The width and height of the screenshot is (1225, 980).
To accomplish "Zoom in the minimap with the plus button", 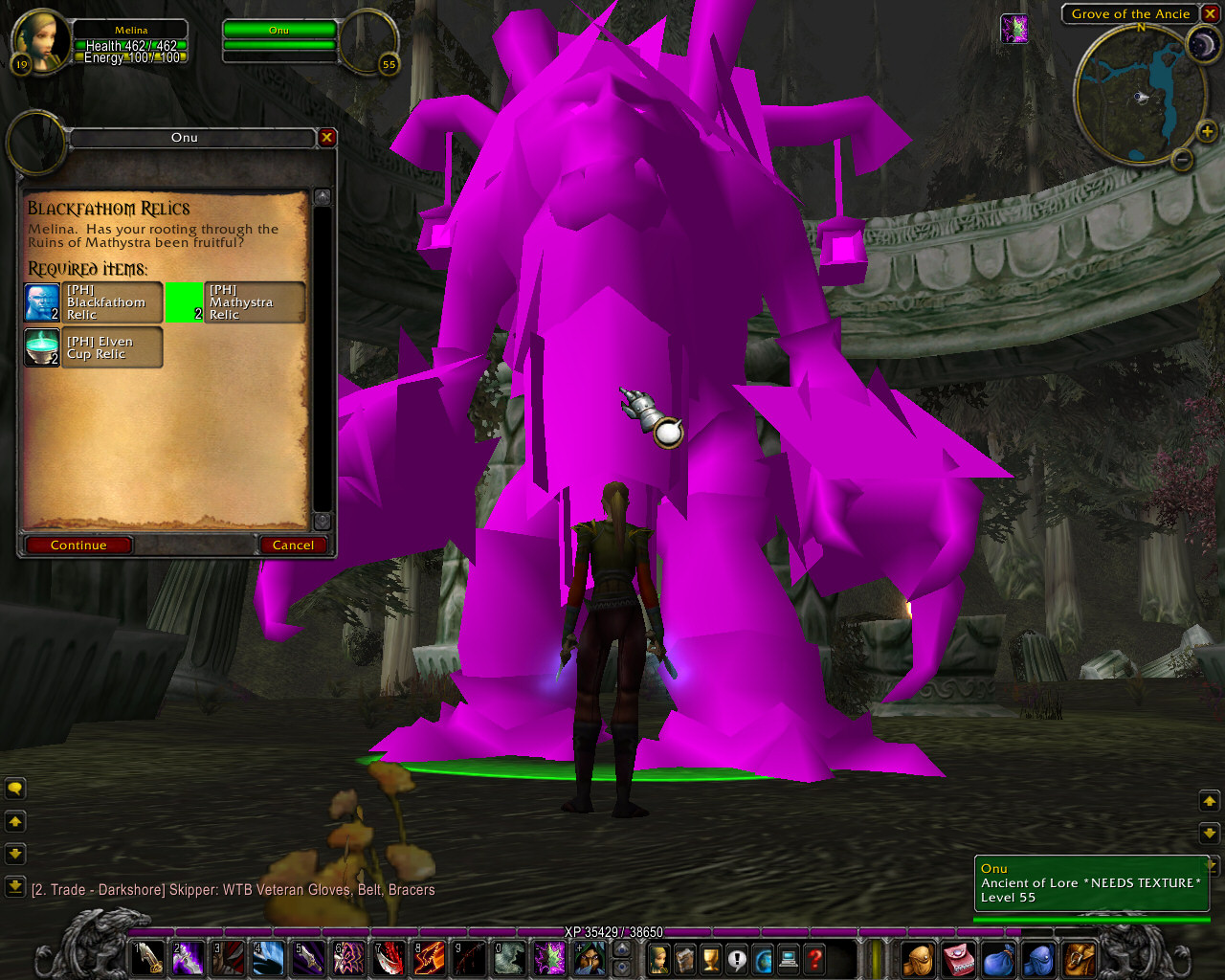I will pyautogui.click(x=1208, y=132).
